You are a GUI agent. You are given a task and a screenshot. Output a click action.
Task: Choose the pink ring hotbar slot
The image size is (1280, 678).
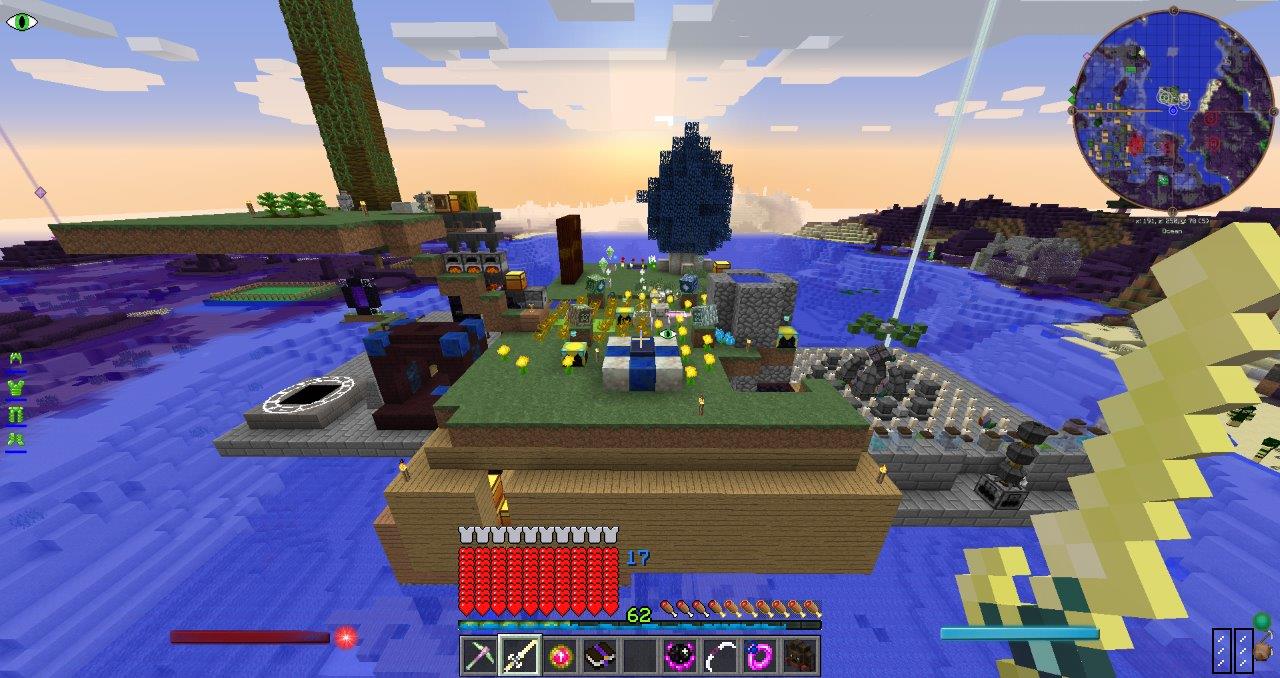(761, 655)
